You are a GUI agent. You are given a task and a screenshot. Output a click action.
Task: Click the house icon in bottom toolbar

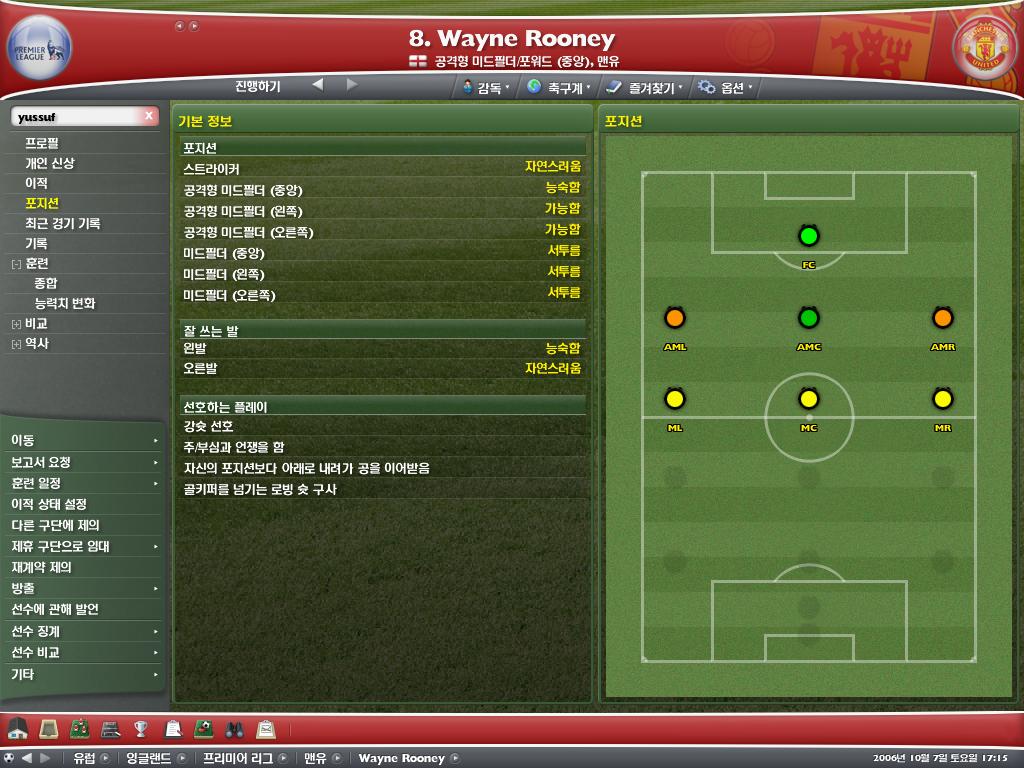(17, 727)
